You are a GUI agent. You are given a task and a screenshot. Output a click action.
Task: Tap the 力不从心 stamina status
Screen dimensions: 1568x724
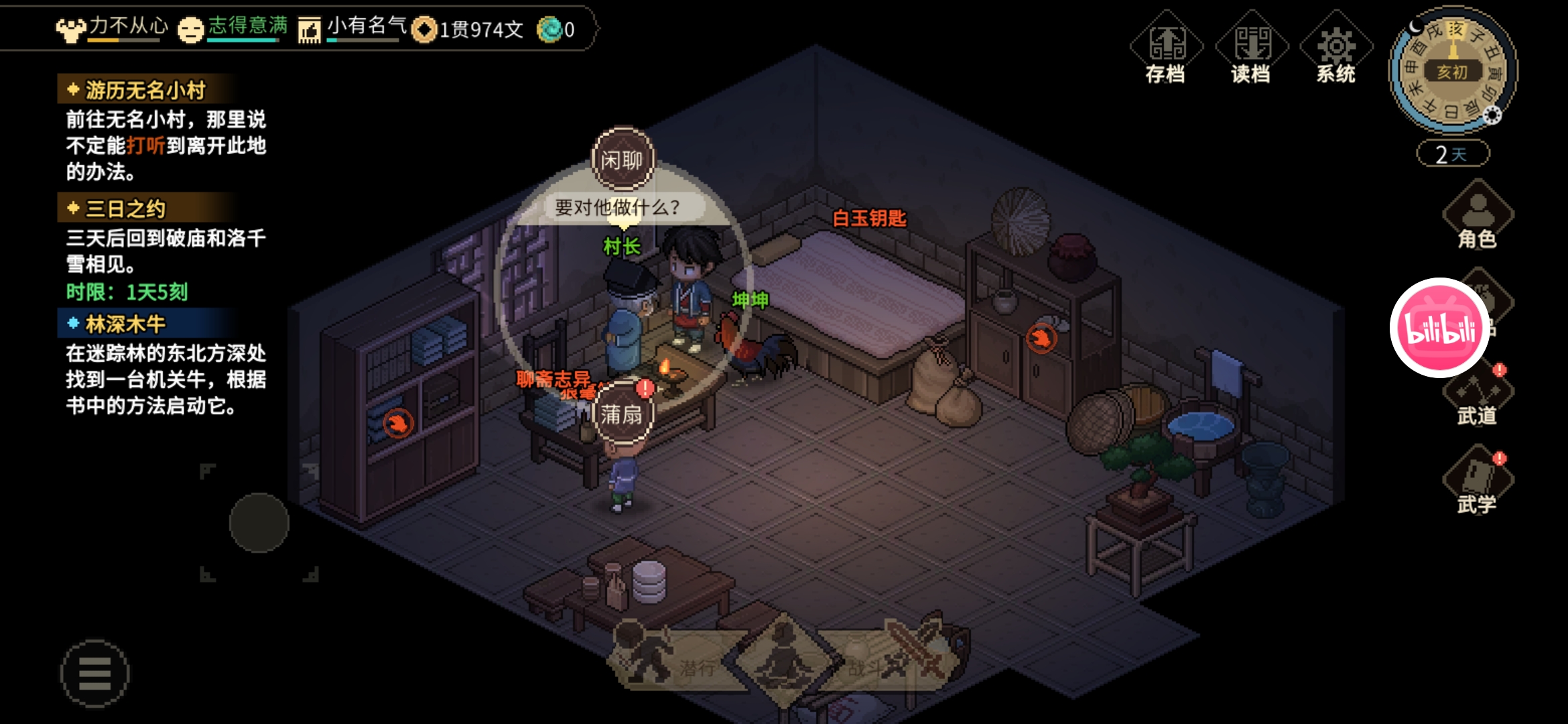pos(114,28)
